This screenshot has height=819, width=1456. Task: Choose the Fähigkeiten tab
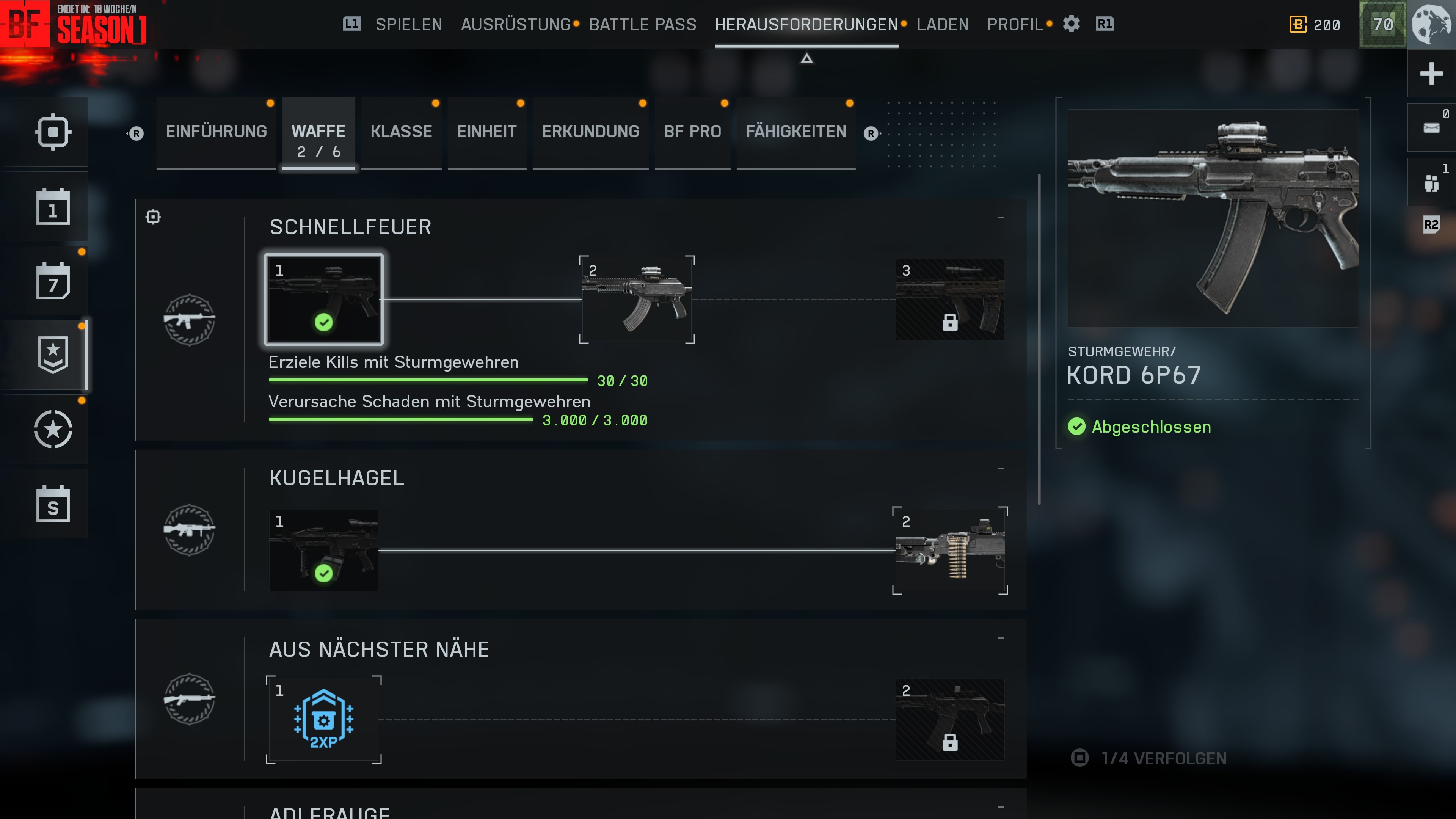pos(795,132)
